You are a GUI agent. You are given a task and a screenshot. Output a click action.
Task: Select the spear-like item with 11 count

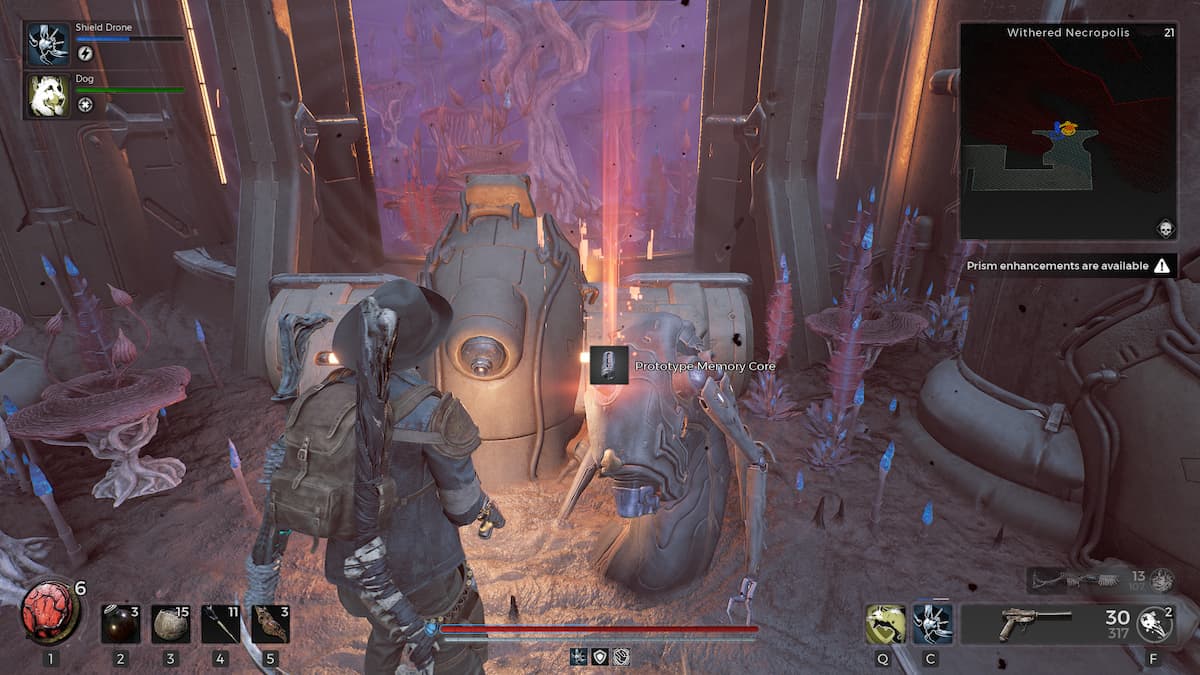tap(220, 624)
